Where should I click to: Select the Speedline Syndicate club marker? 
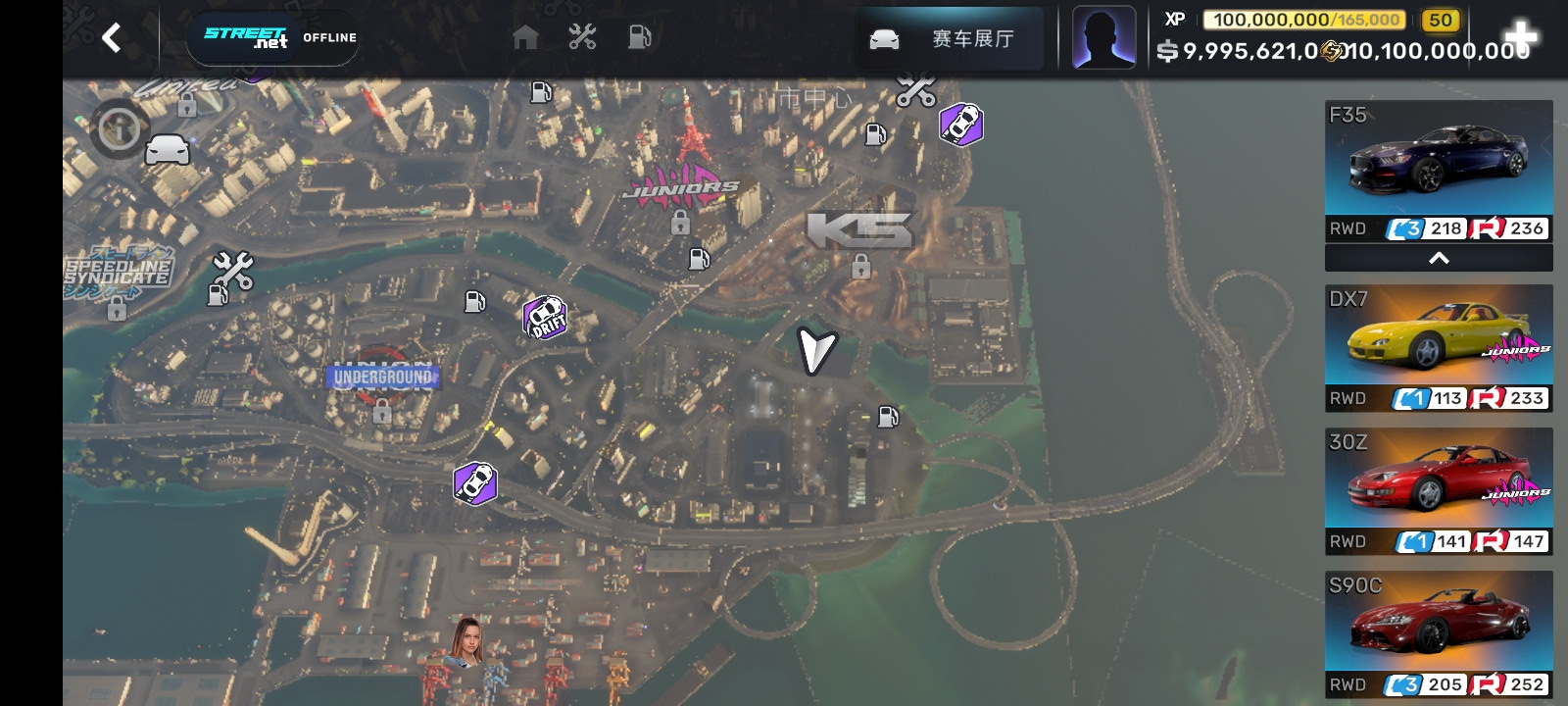[118, 273]
